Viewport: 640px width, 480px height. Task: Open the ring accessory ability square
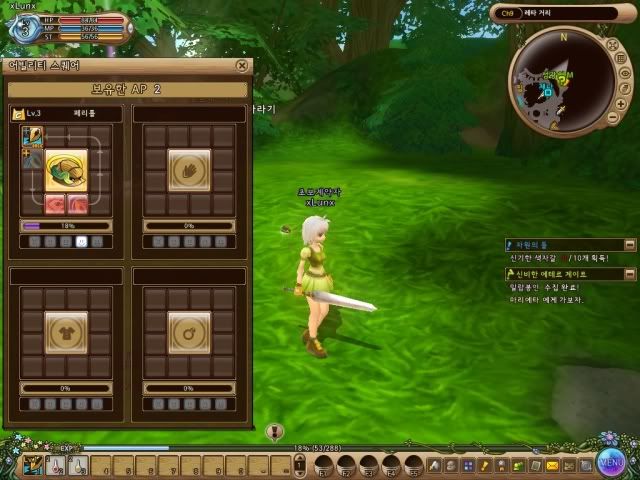(x=188, y=328)
